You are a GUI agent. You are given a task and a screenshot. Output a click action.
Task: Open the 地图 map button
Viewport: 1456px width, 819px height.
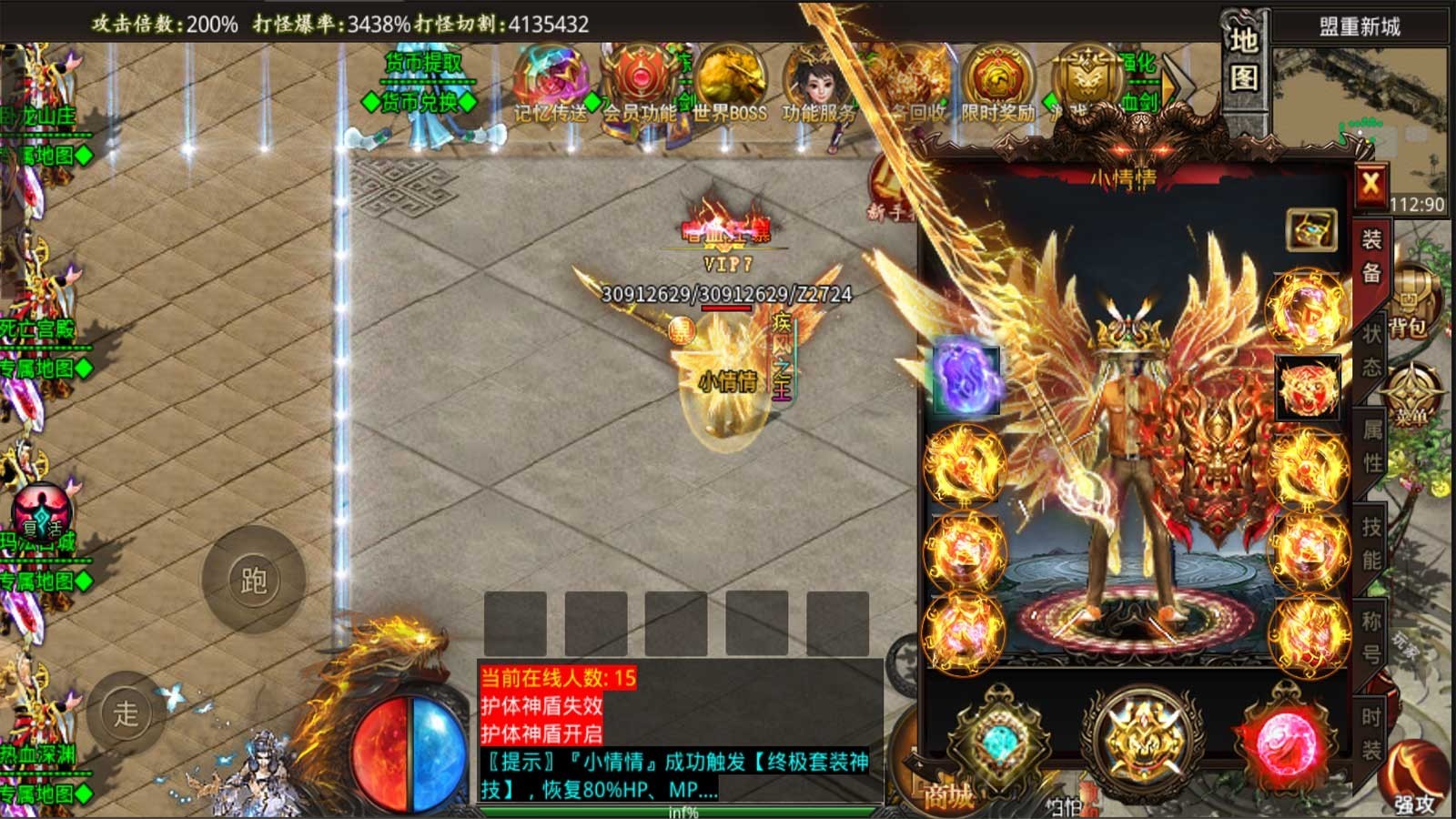pyautogui.click(x=1244, y=60)
